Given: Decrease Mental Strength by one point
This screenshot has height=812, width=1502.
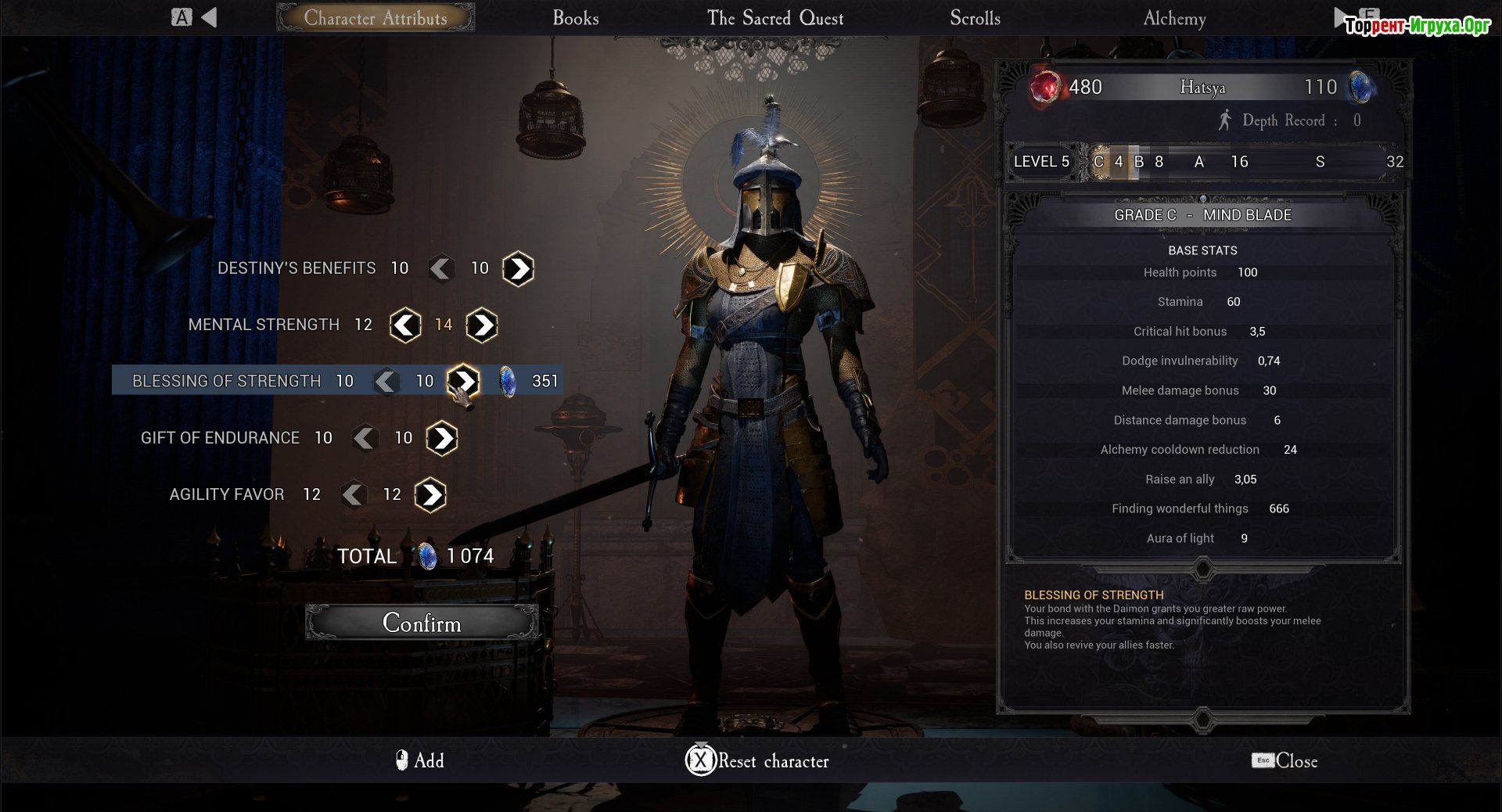Looking at the screenshot, I should (405, 325).
